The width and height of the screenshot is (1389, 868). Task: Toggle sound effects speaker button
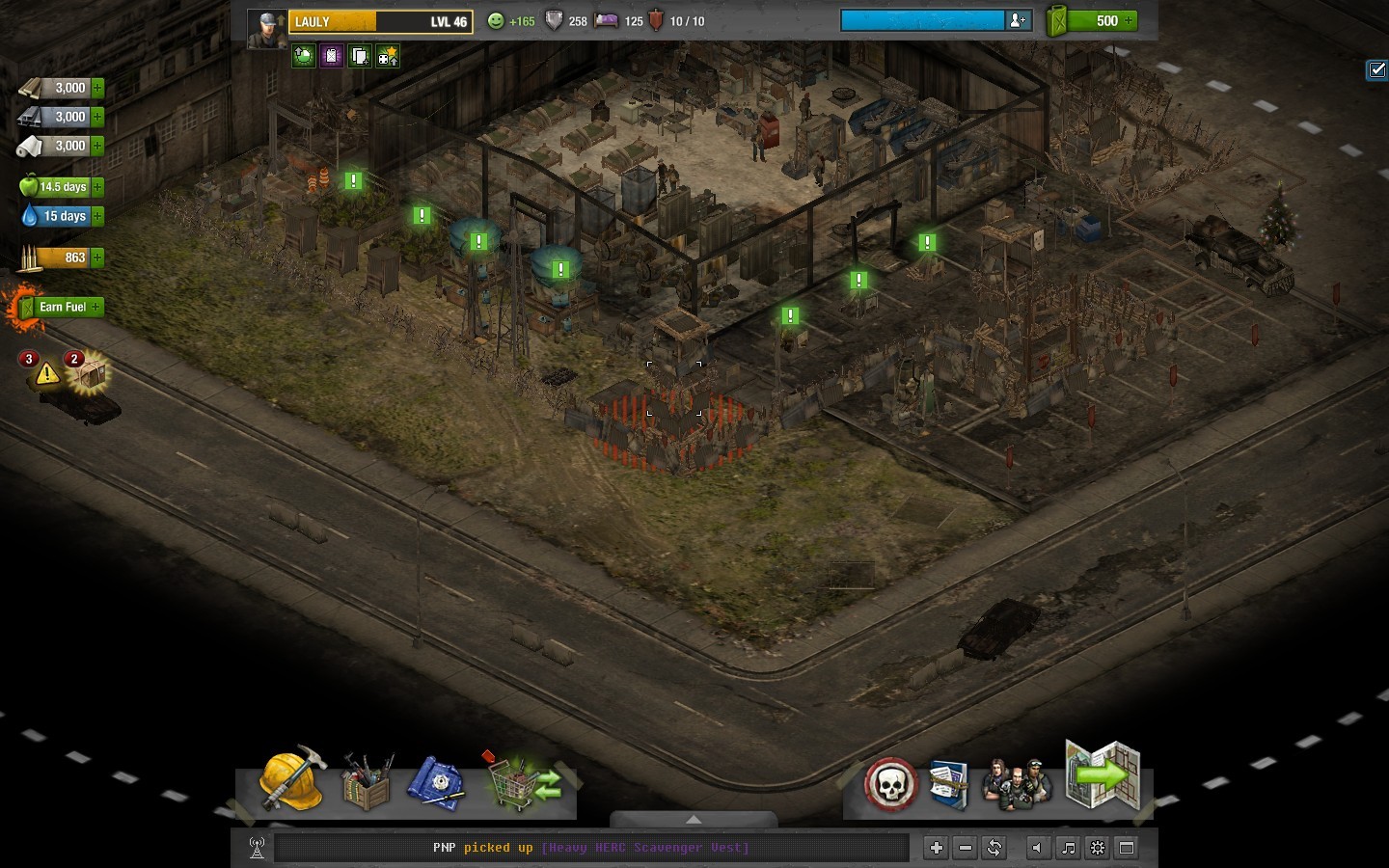click(x=1037, y=848)
